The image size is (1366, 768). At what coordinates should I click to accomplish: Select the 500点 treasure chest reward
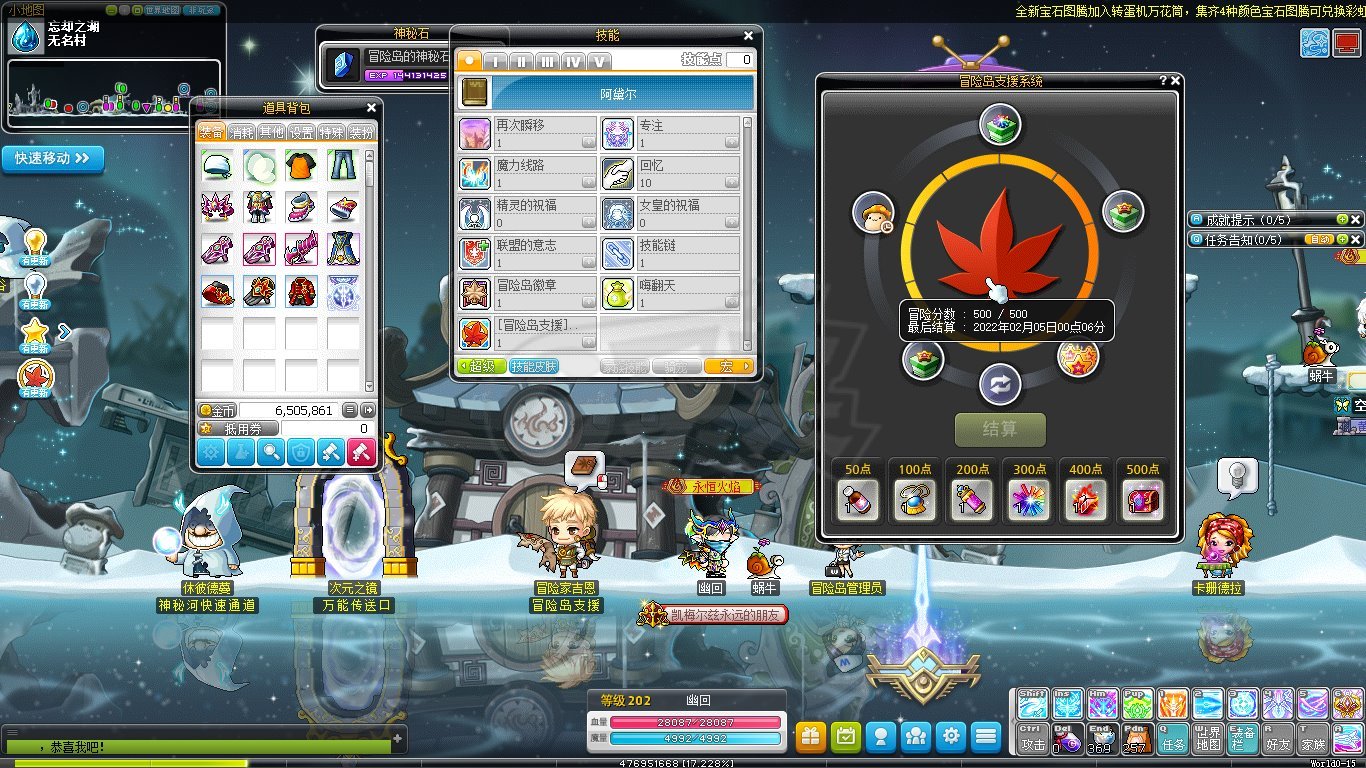pos(1143,499)
